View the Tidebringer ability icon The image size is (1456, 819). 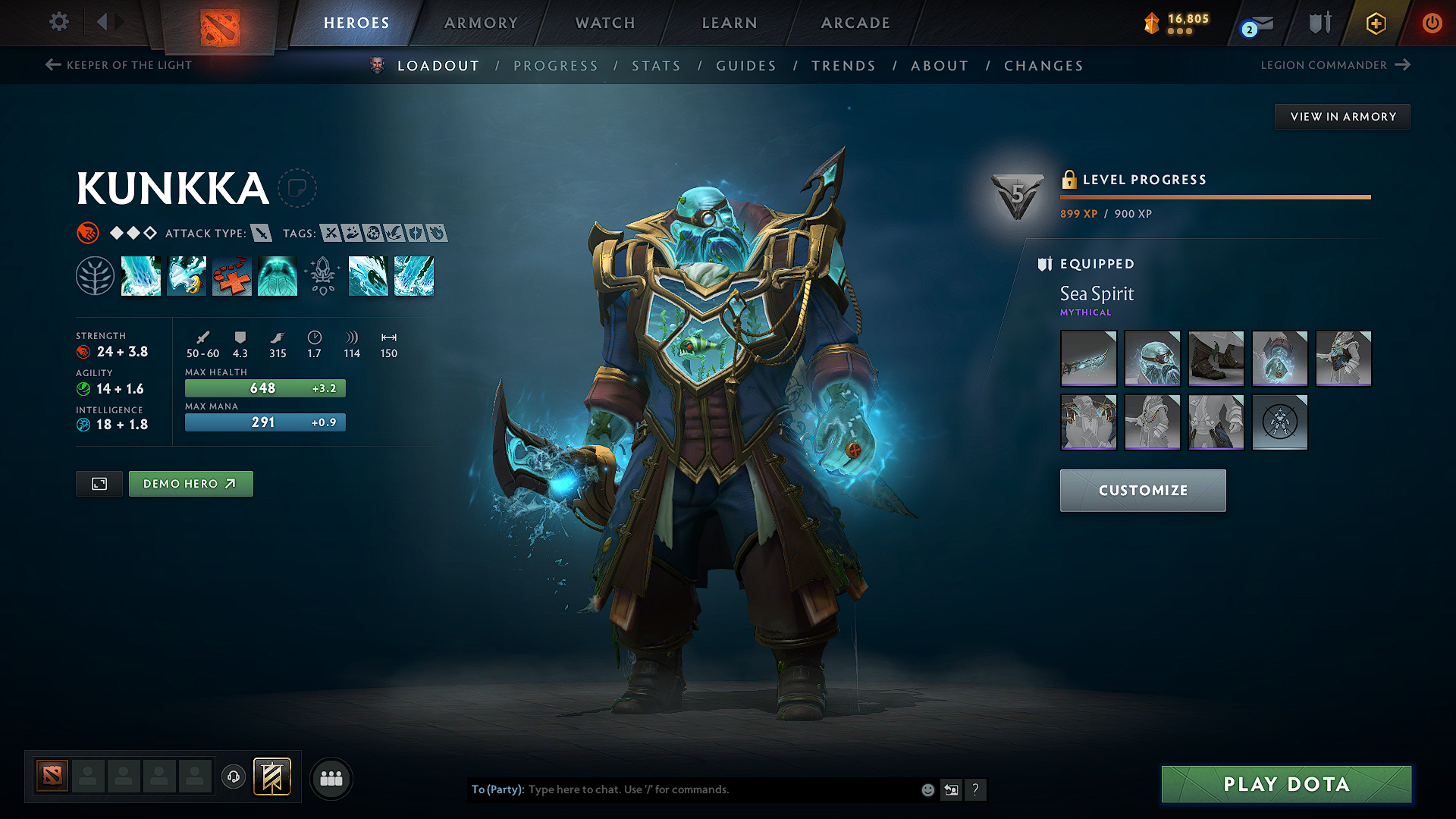point(187,276)
